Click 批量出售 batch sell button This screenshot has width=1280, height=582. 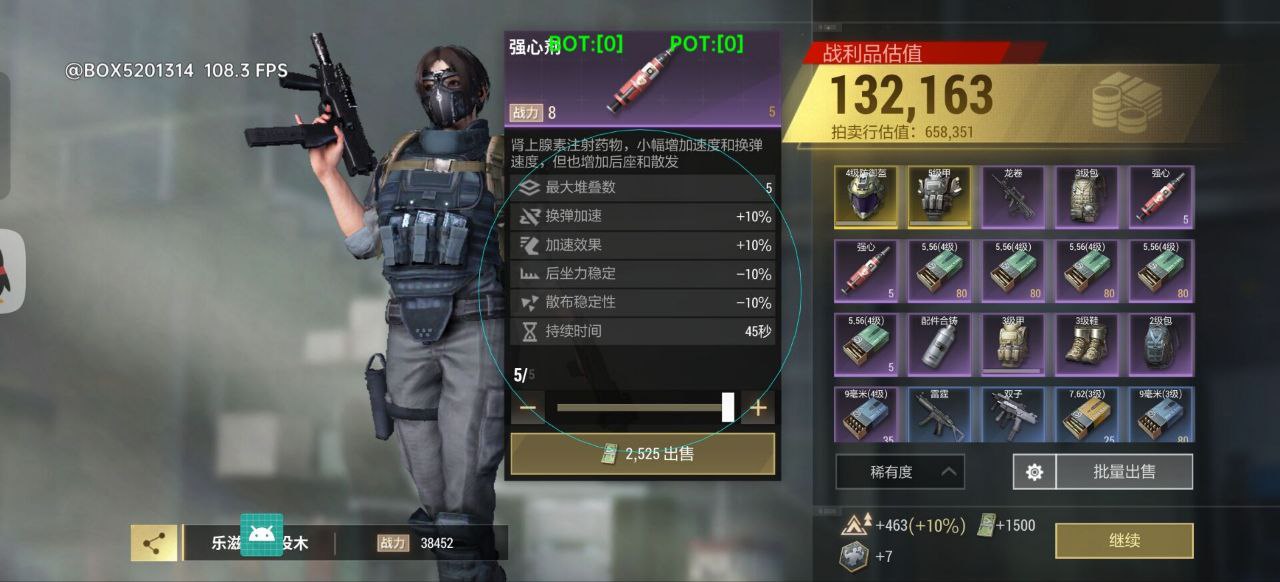click(1124, 472)
